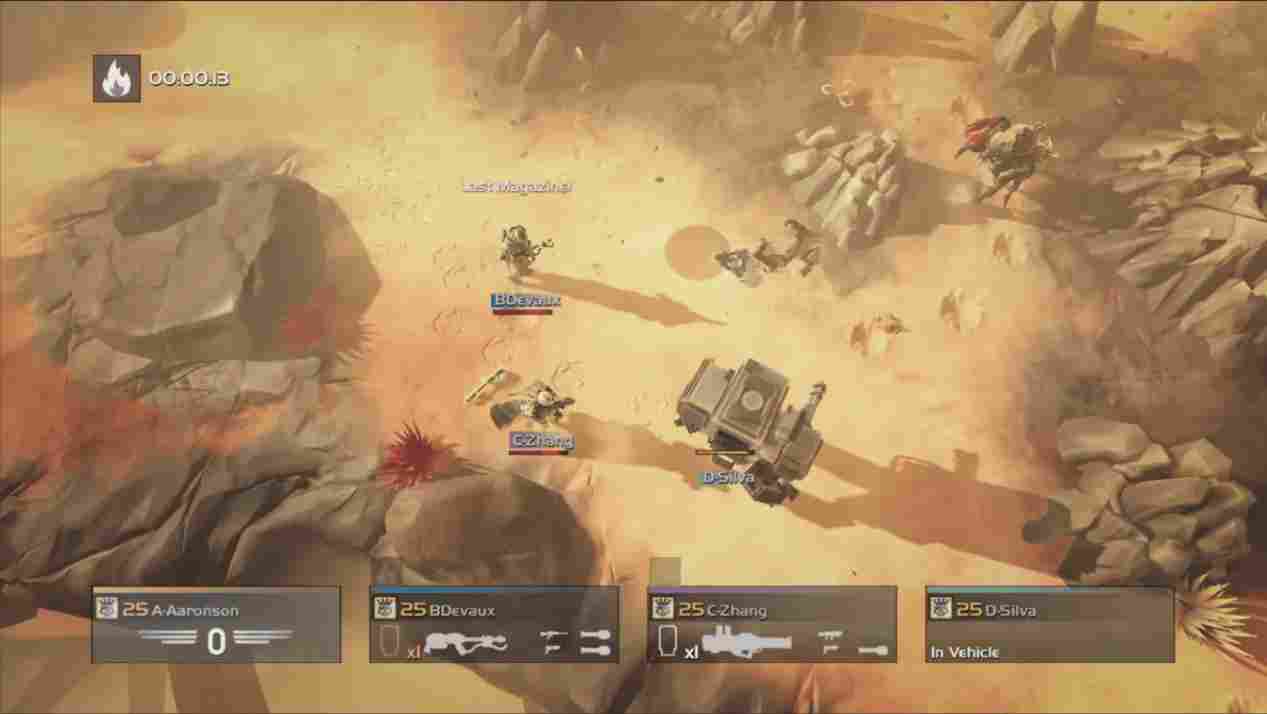The image size is (1267, 714).
Task: Select the D-Silva player panel
Action: 1049,625
